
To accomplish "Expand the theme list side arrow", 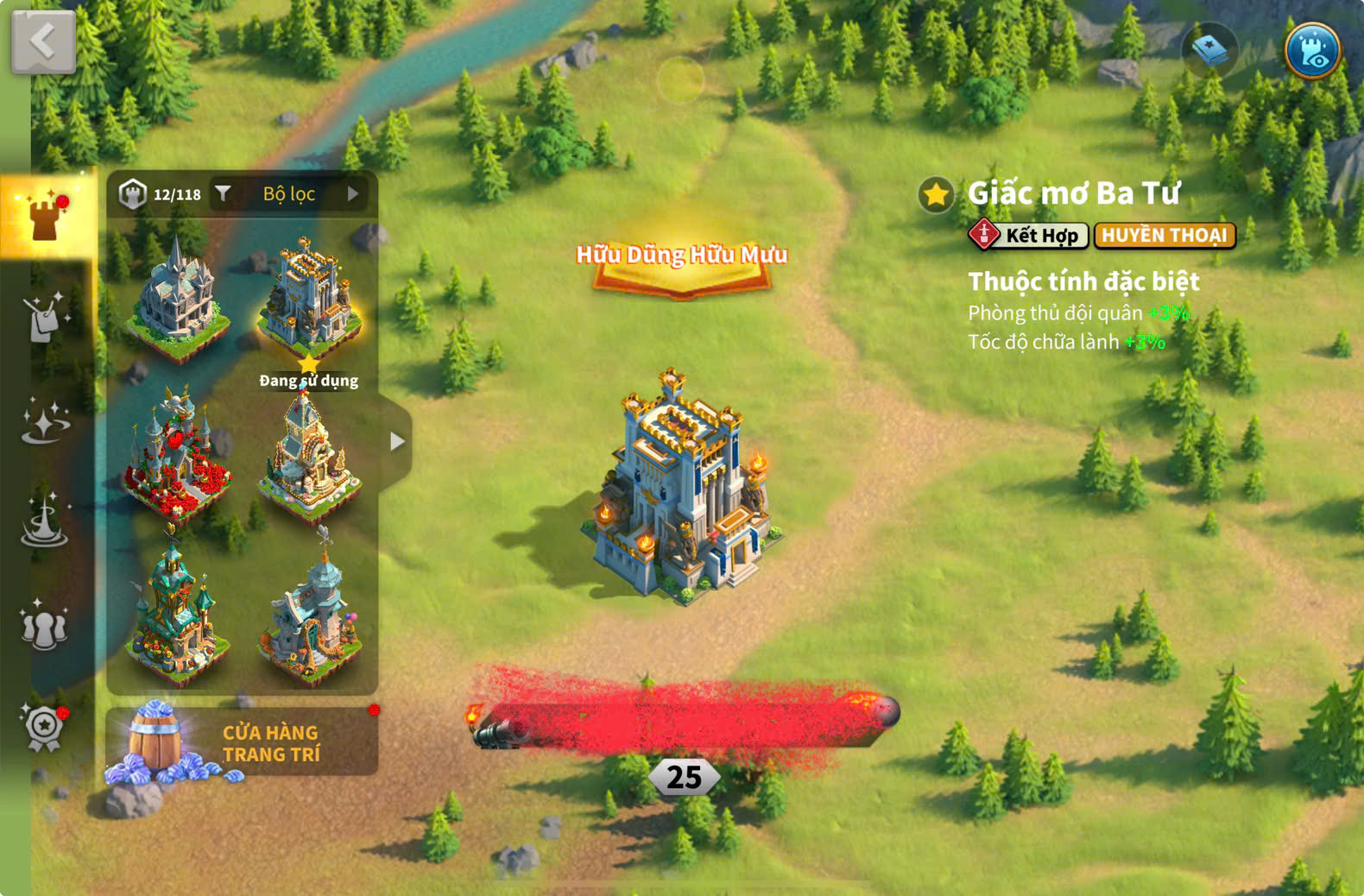I will tap(396, 442).
